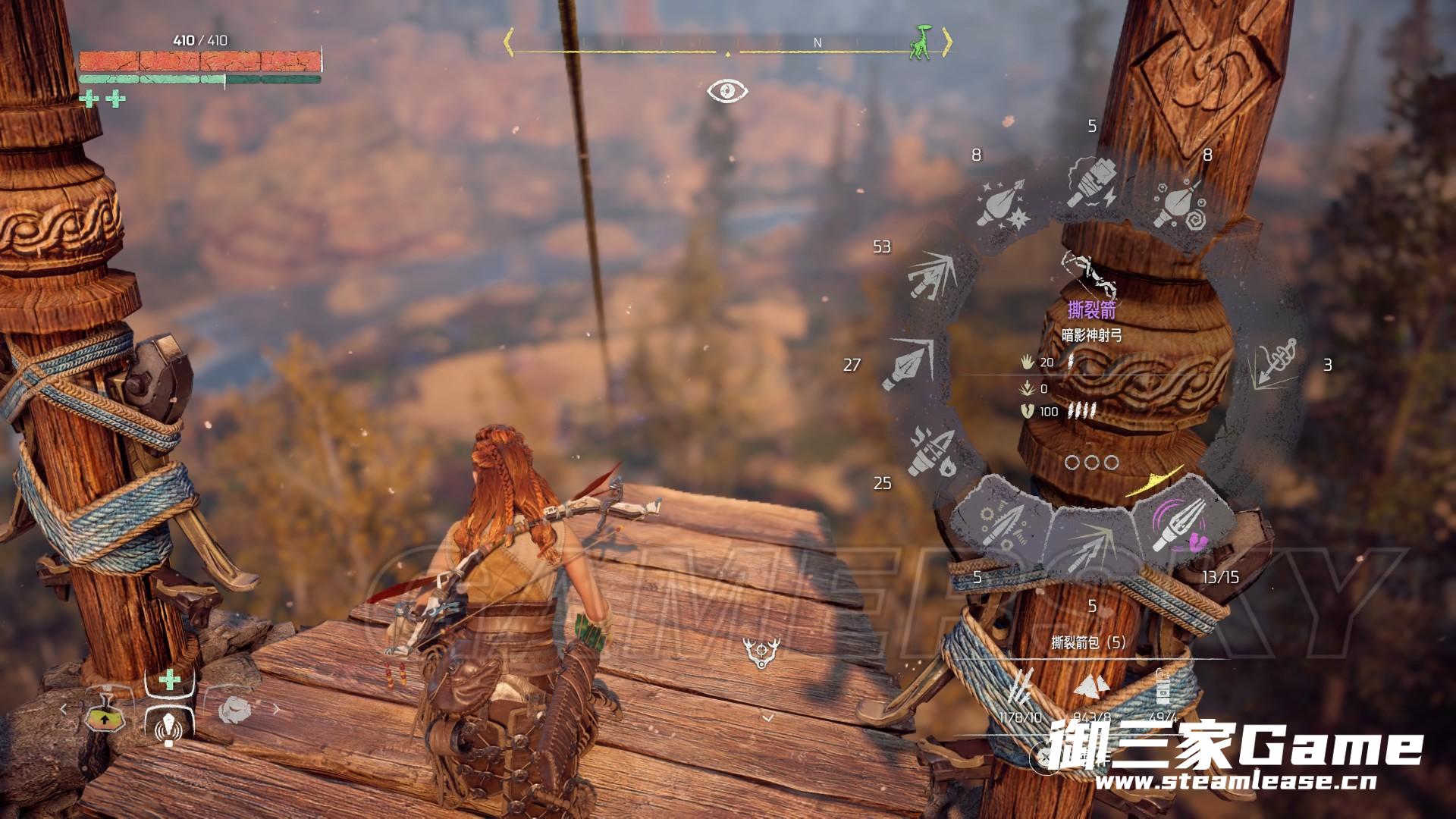
Task: Cycle quick tools with the right arrow
Action: click(276, 710)
